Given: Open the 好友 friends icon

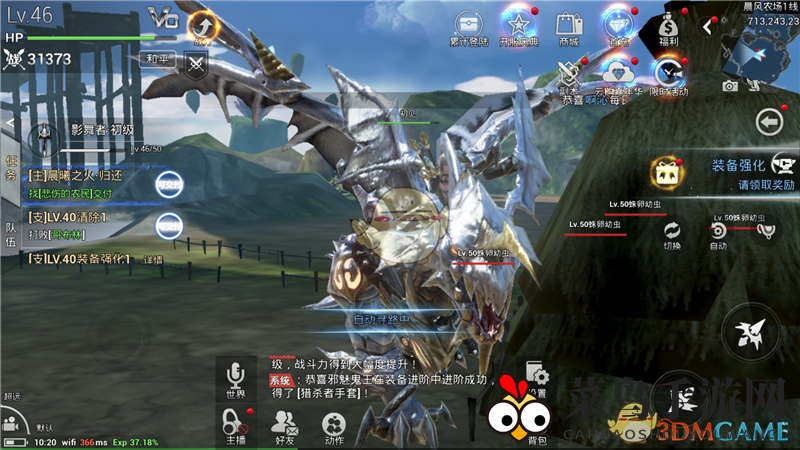Looking at the screenshot, I should (284, 426).
